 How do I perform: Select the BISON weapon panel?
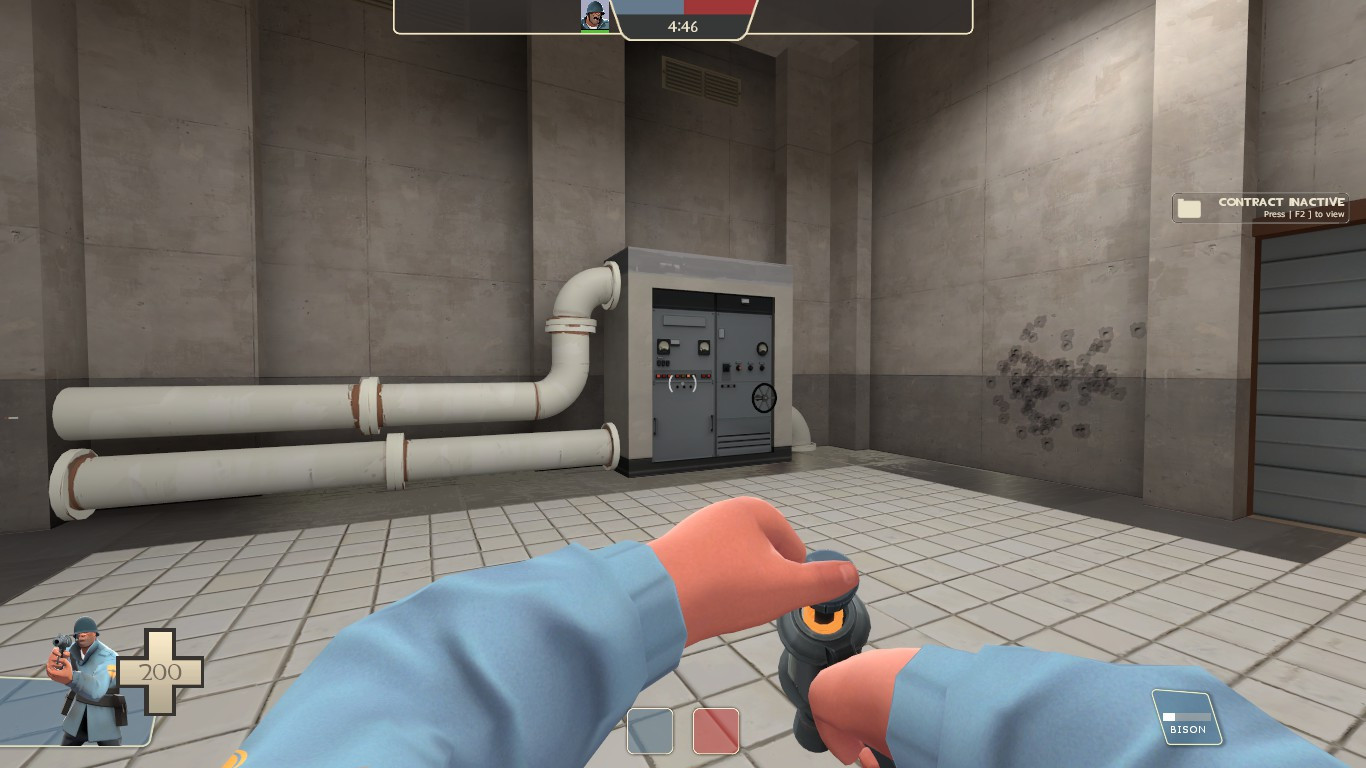(x=1188, y=715)
